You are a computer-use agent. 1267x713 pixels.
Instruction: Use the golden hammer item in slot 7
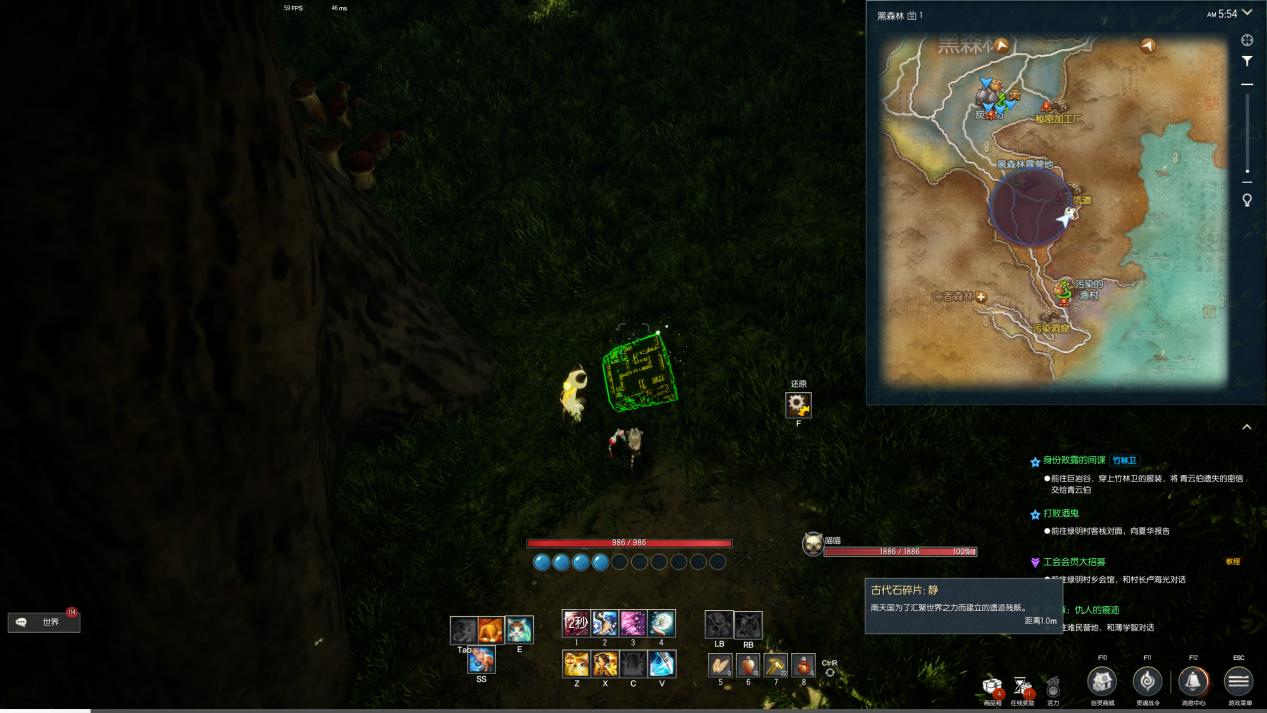(776, 665)
